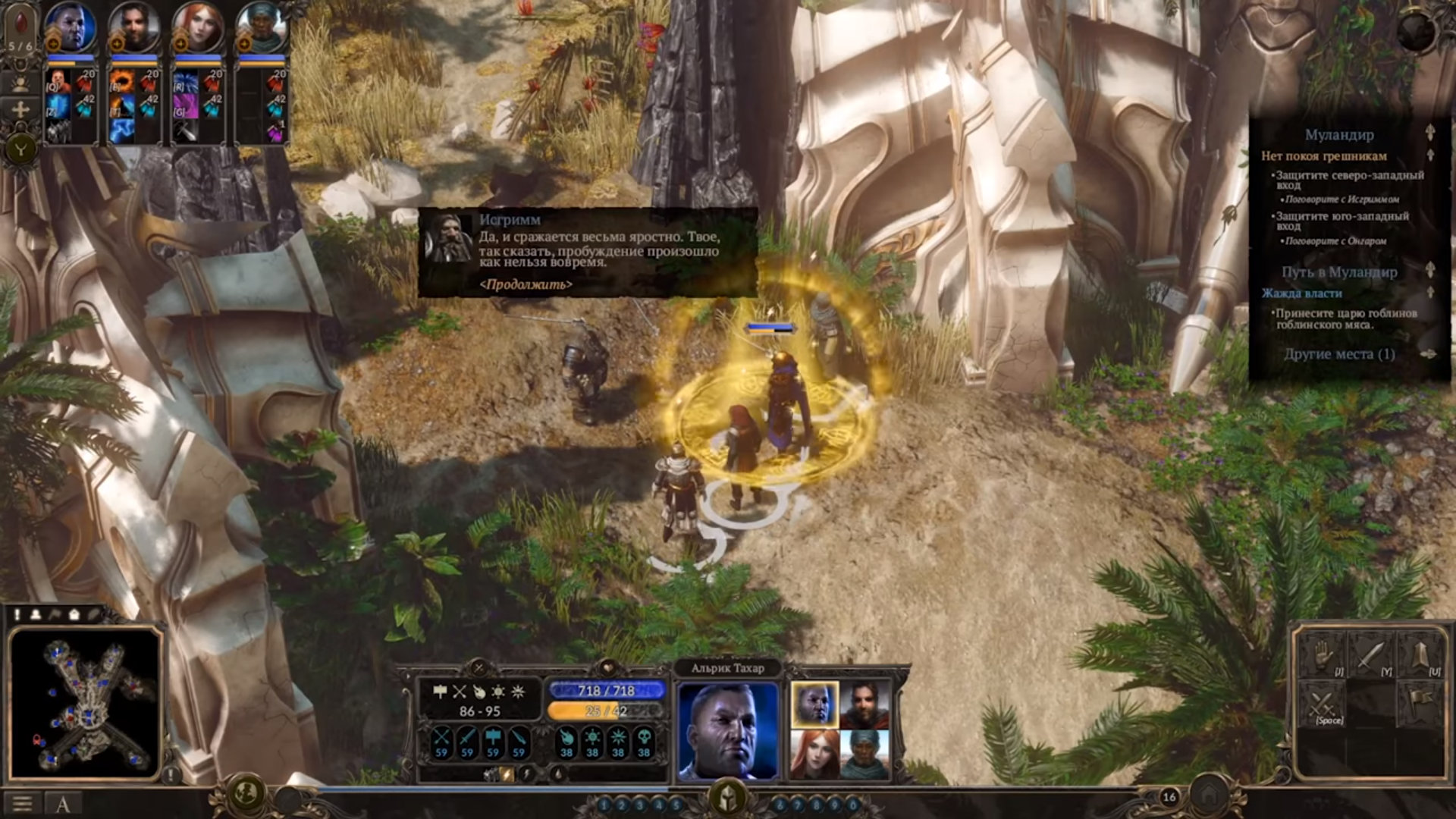Select the 'Нет покоя грешникам' quest entry
The width and height of the screenshot is (1456, 819).
click(x=1323, y=156)
